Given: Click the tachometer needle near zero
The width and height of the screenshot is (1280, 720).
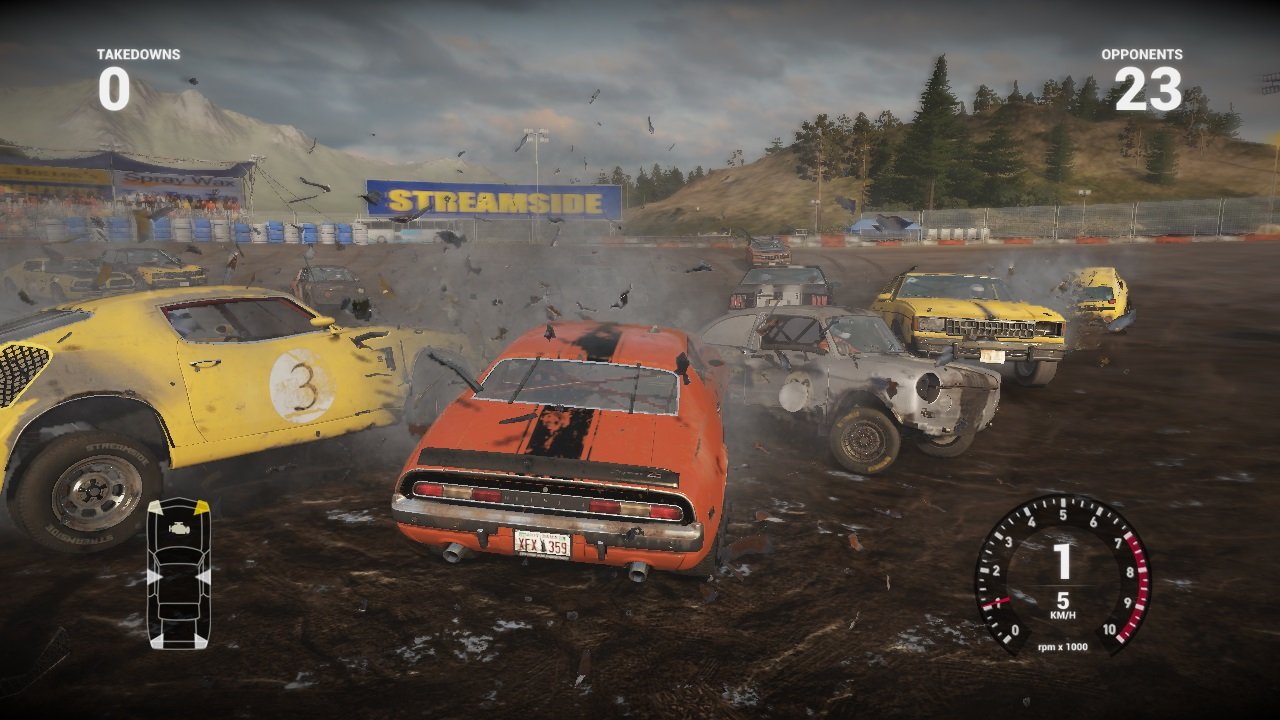Looking at the screenshot, I should pyautogui.click(x=994, y=602).
